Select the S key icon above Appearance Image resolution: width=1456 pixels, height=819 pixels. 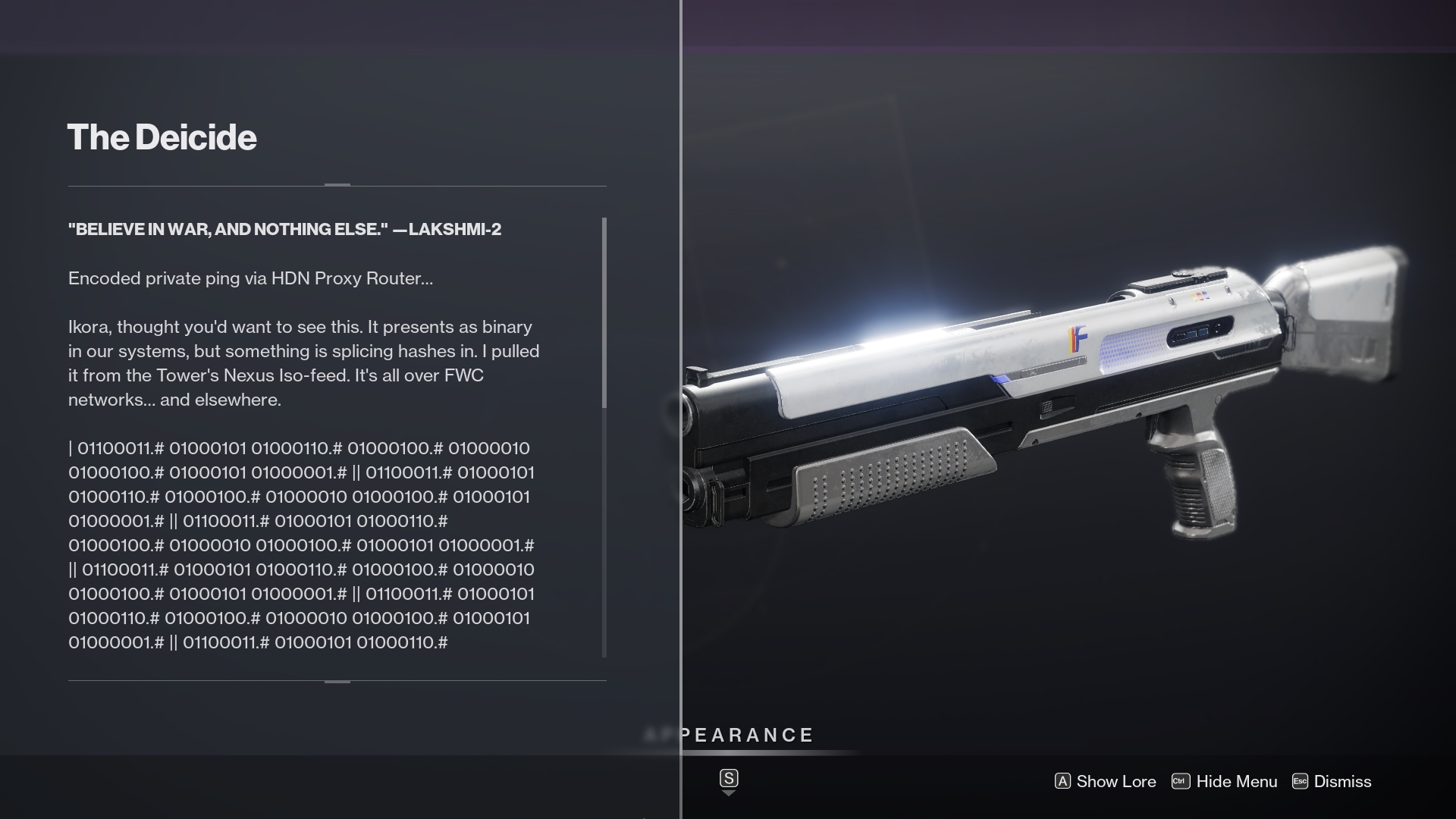[729, 777]
